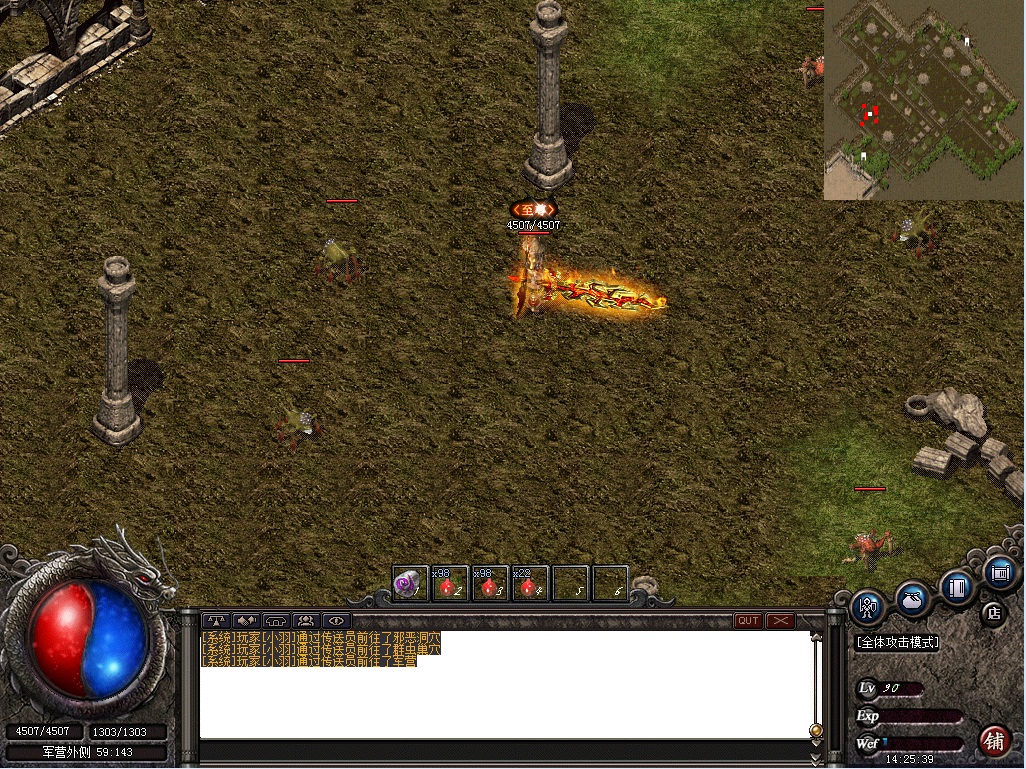Open the character equipment panel icon
1026x769 pixels.
(867, 606)
